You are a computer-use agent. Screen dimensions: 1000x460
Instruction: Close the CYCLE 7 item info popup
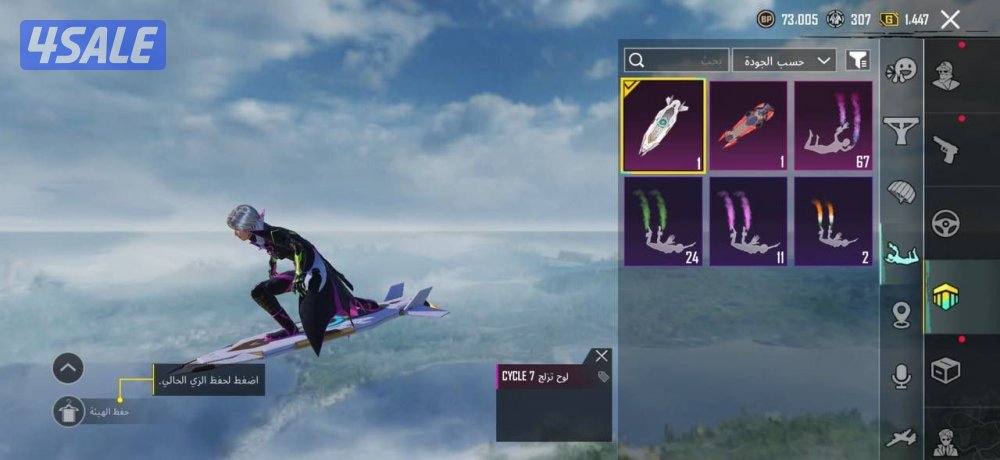point(600,356)
